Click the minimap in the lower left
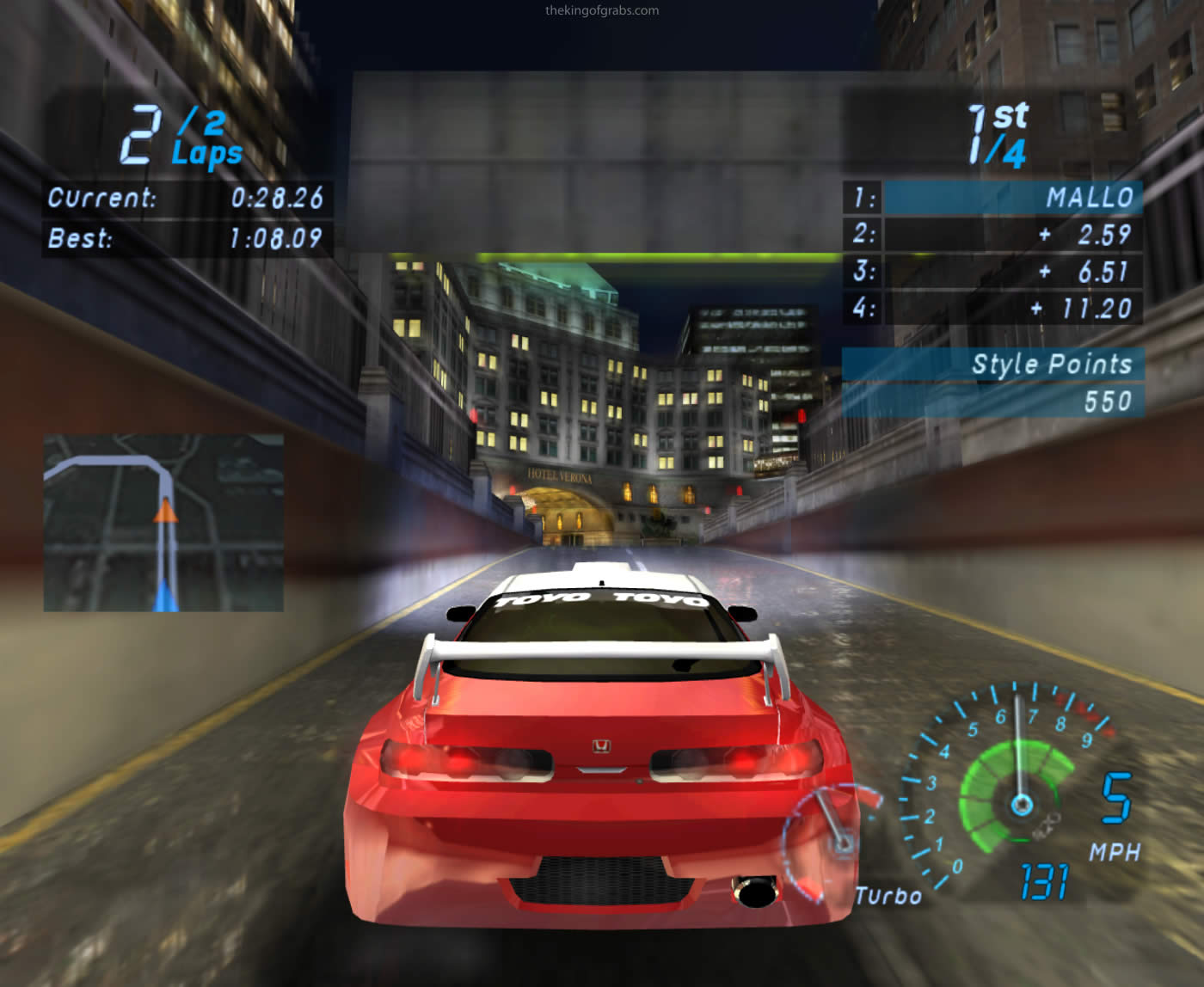The width and height of the screenshot is (1204, 987). point(163,524)
